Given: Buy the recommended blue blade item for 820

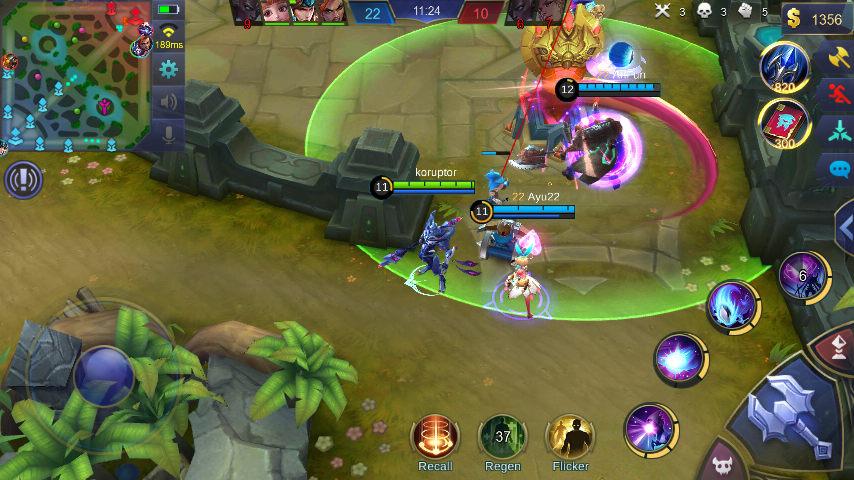Looking at the screenshot, I should [783, 68].
